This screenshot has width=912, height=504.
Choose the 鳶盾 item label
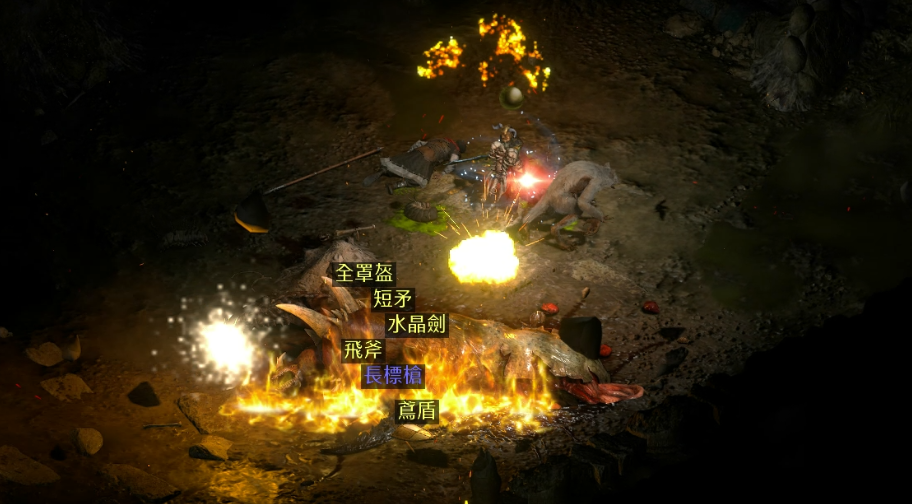point(416,411)
